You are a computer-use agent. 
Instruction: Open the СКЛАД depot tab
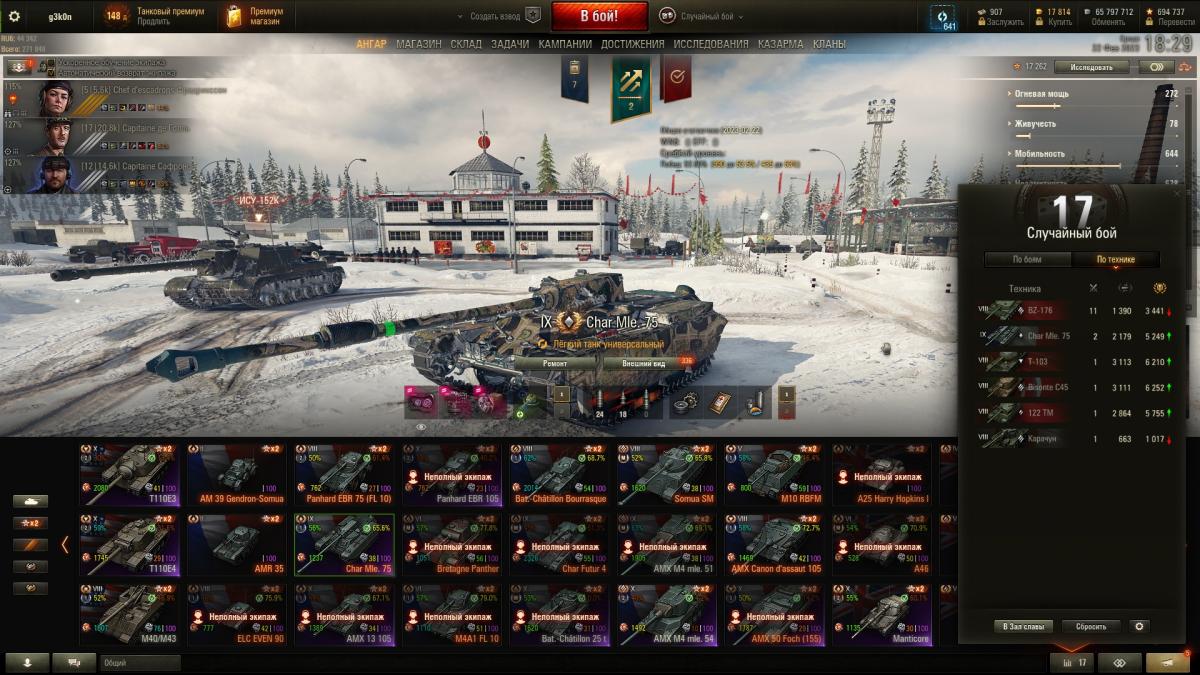pos(466,44)
